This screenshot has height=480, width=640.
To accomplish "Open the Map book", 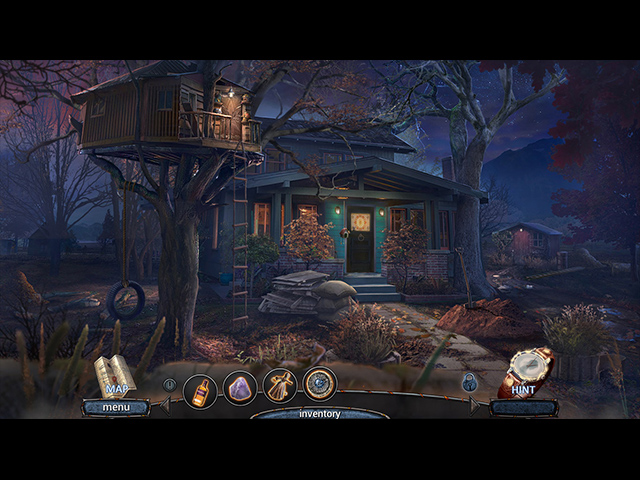I will click(114, 375).
